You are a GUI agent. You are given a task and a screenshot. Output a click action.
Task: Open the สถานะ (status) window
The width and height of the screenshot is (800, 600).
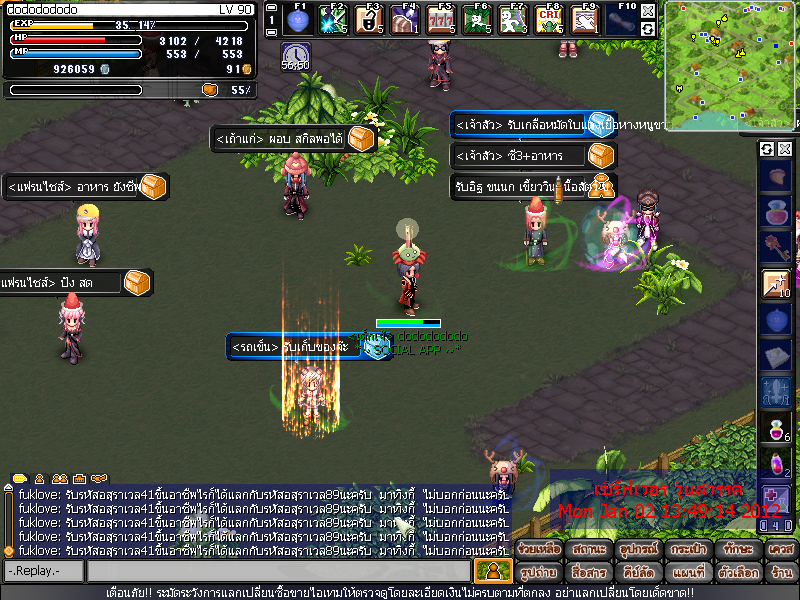[587, 550]
